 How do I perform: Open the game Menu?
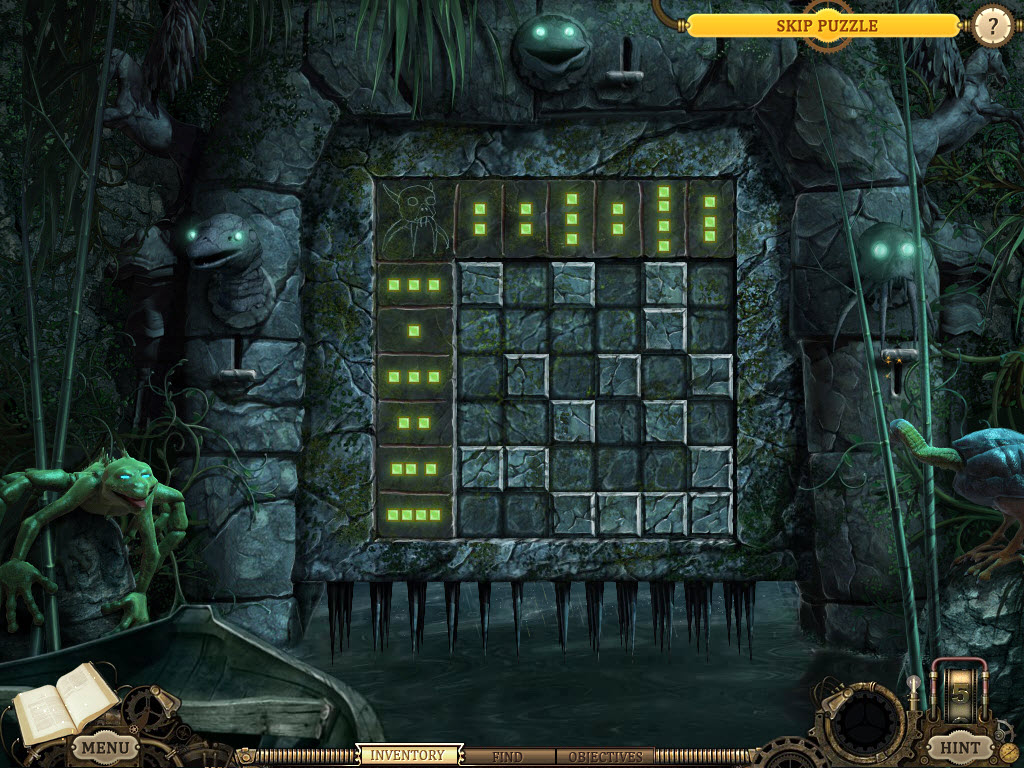(x=104, y=747)
